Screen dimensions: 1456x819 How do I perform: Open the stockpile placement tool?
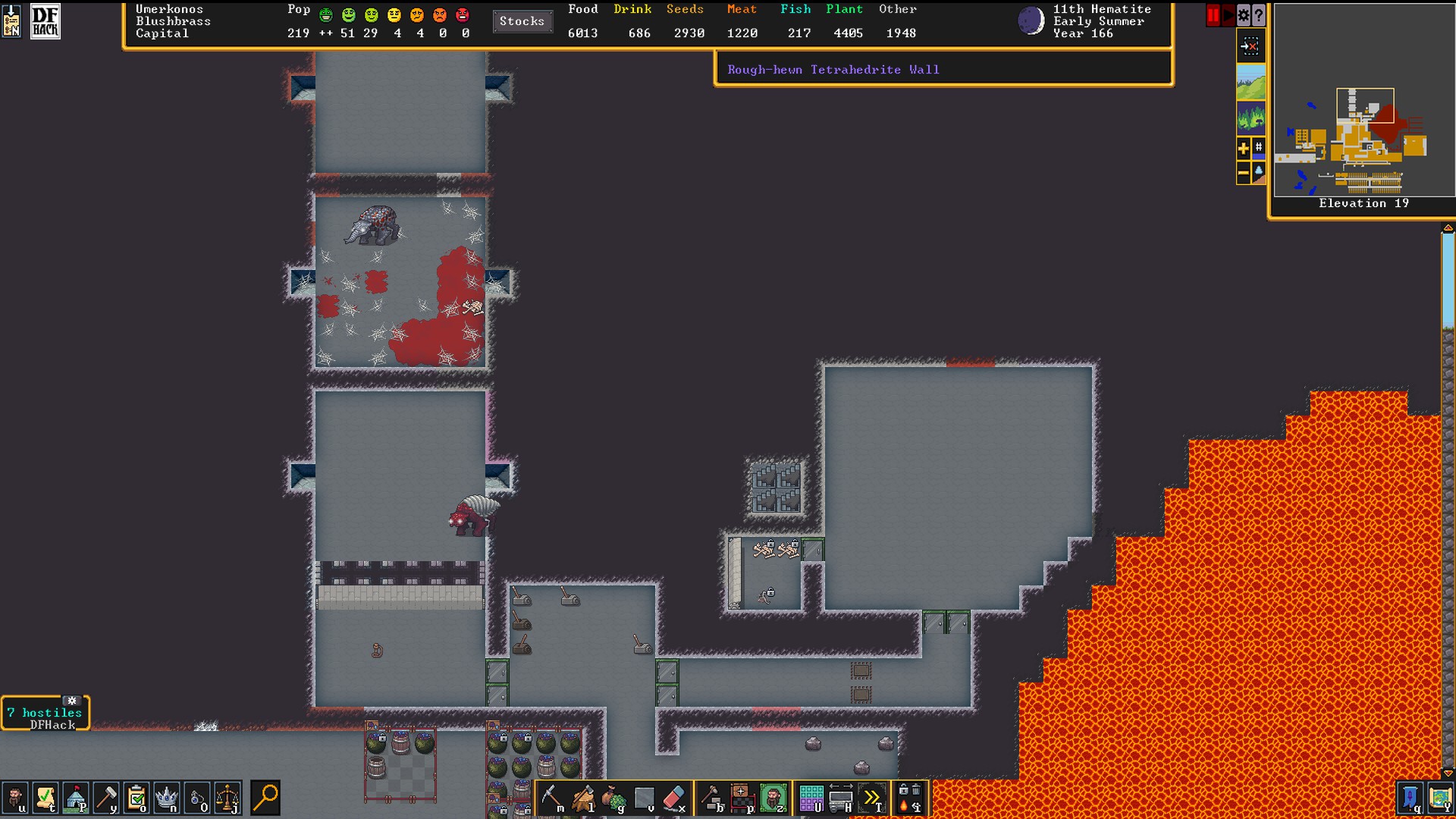pos(742,798)
